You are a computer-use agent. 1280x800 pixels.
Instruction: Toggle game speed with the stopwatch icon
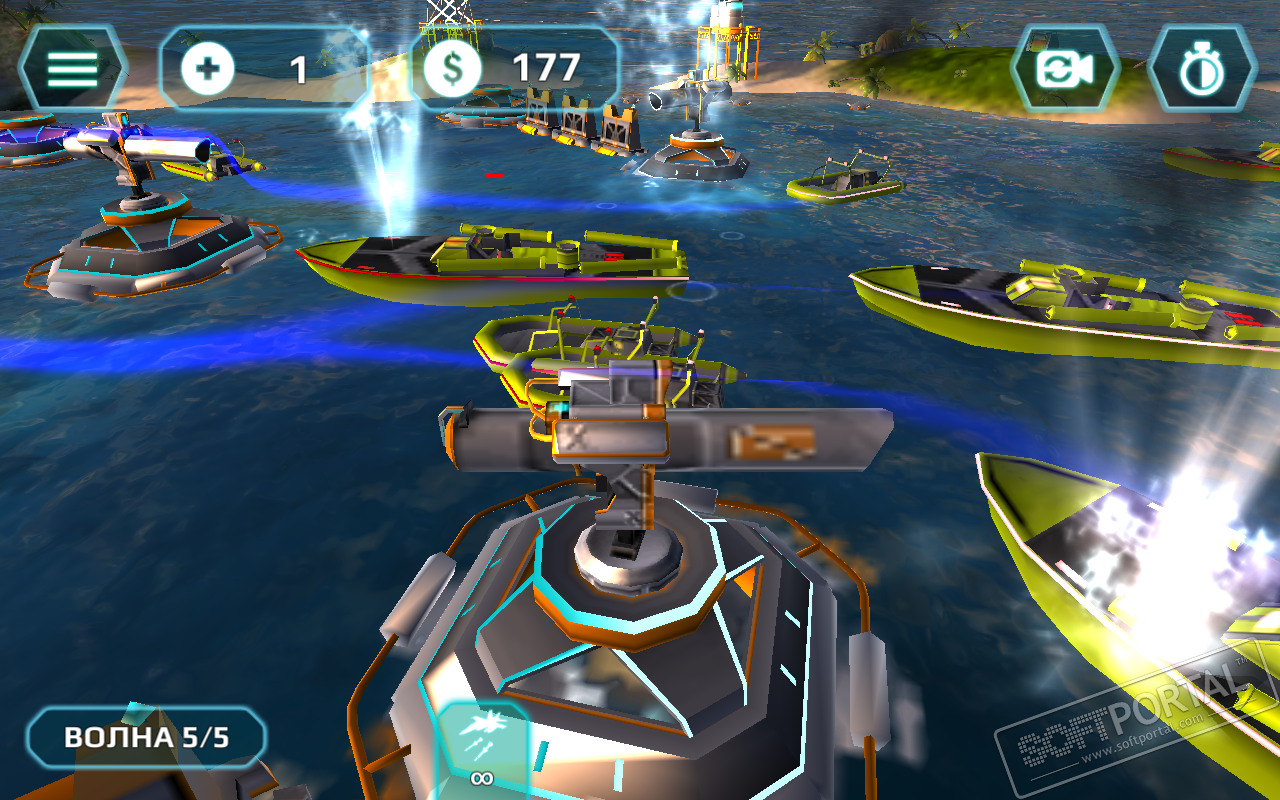coord(1200,69)
